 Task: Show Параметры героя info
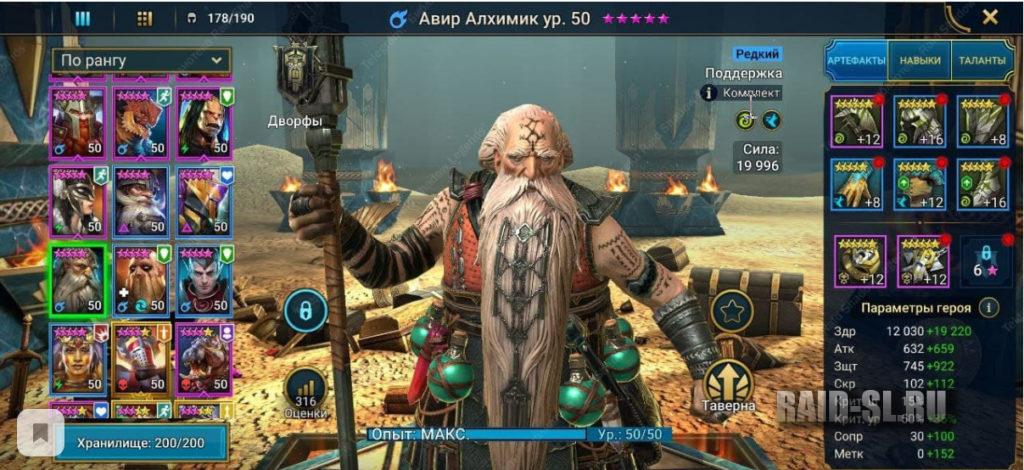coord(989,308)
